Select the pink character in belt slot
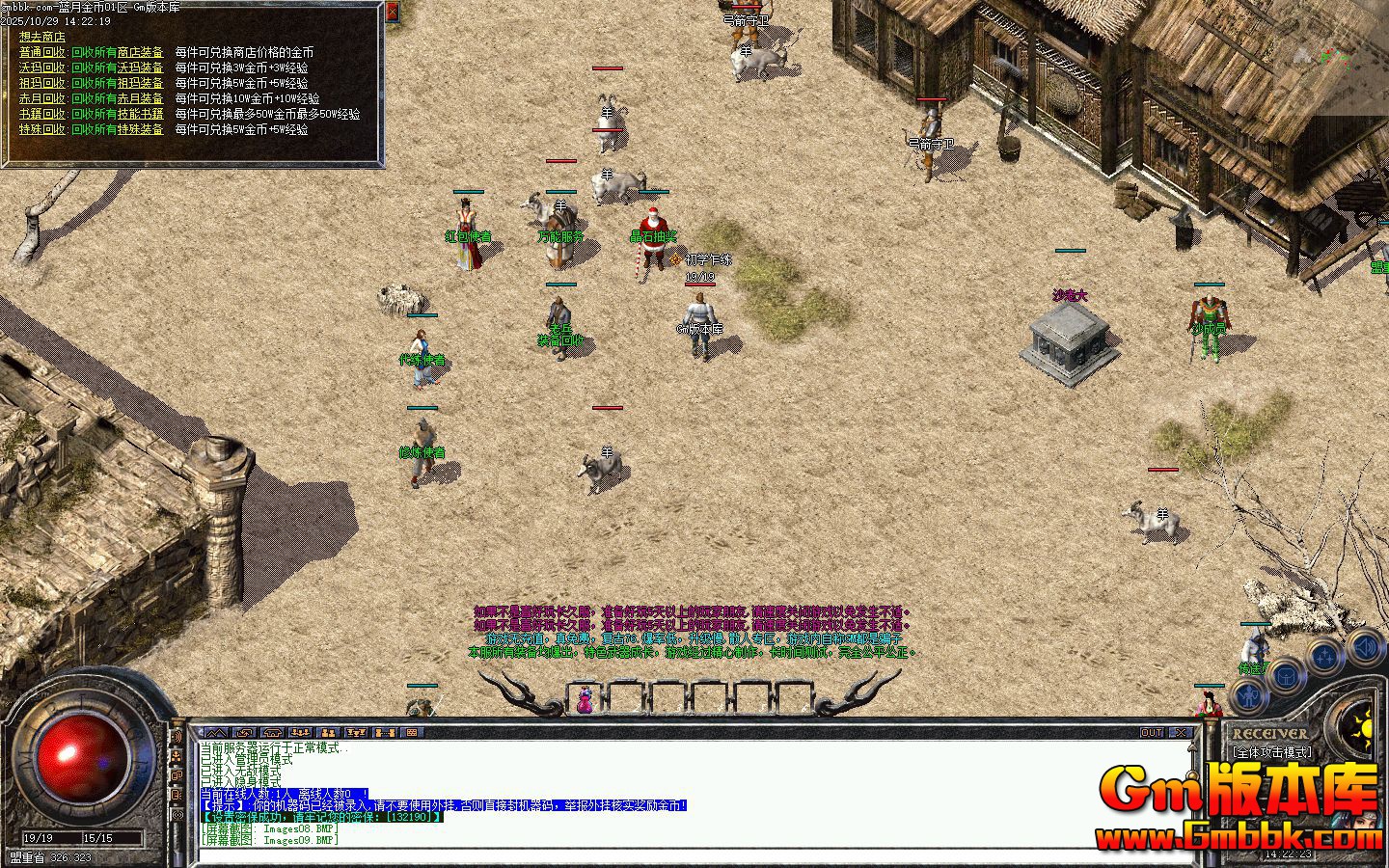 585,699
